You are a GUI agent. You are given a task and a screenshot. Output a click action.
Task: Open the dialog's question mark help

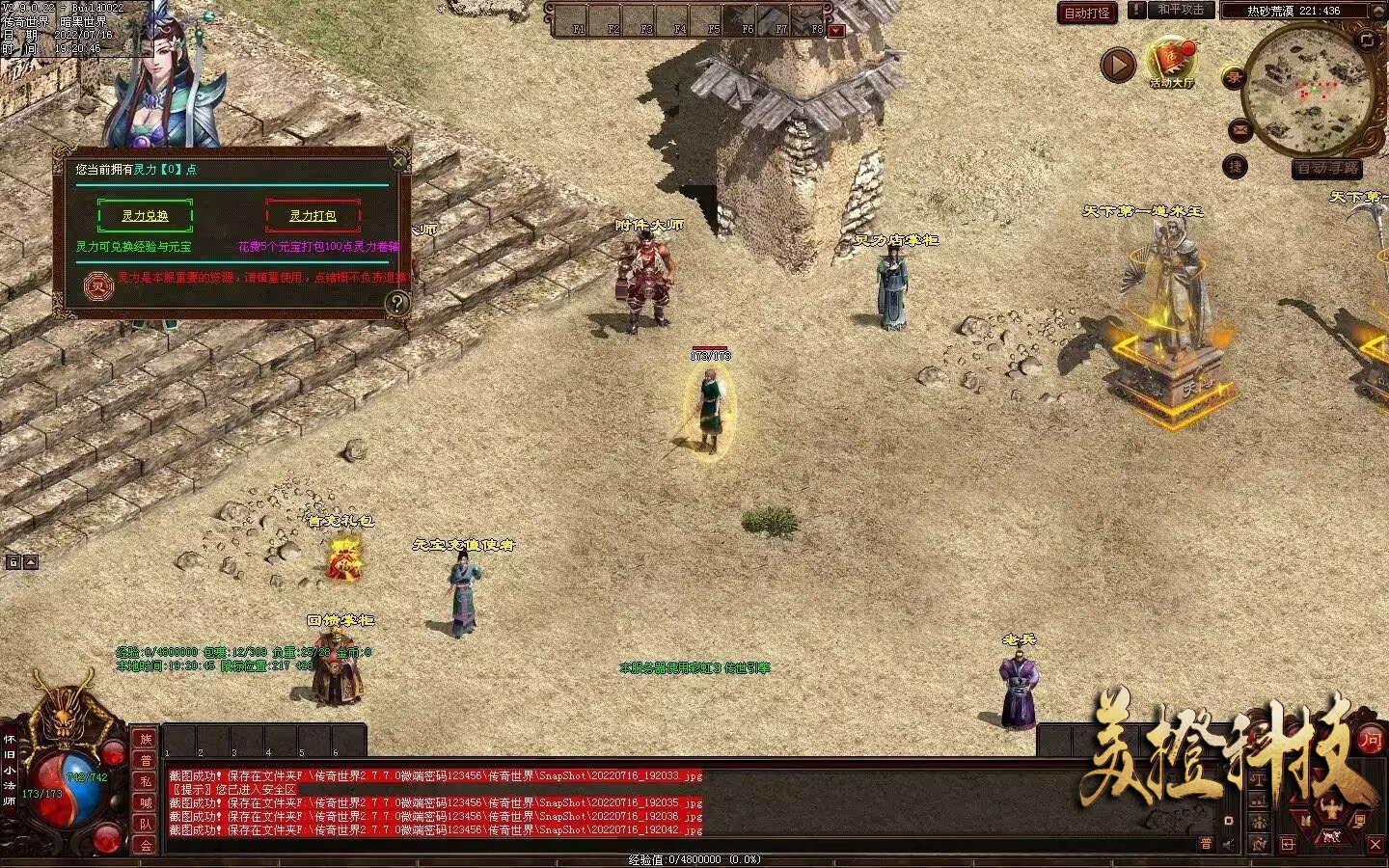[396, 304]
